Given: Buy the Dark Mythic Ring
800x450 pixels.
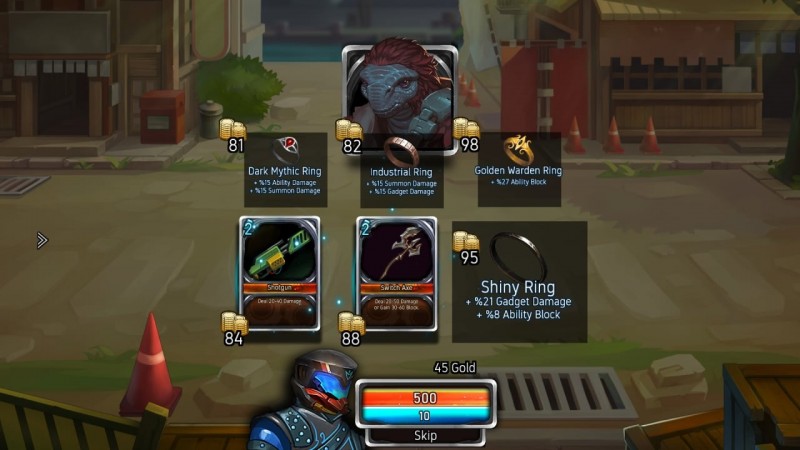Looking at the screenshot, I should tap(285, 168).
